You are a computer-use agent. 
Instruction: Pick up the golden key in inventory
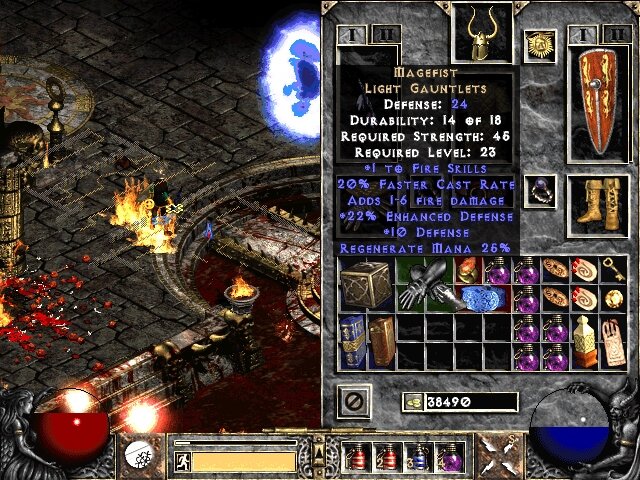pyautogui.click(x=614, y=269)
